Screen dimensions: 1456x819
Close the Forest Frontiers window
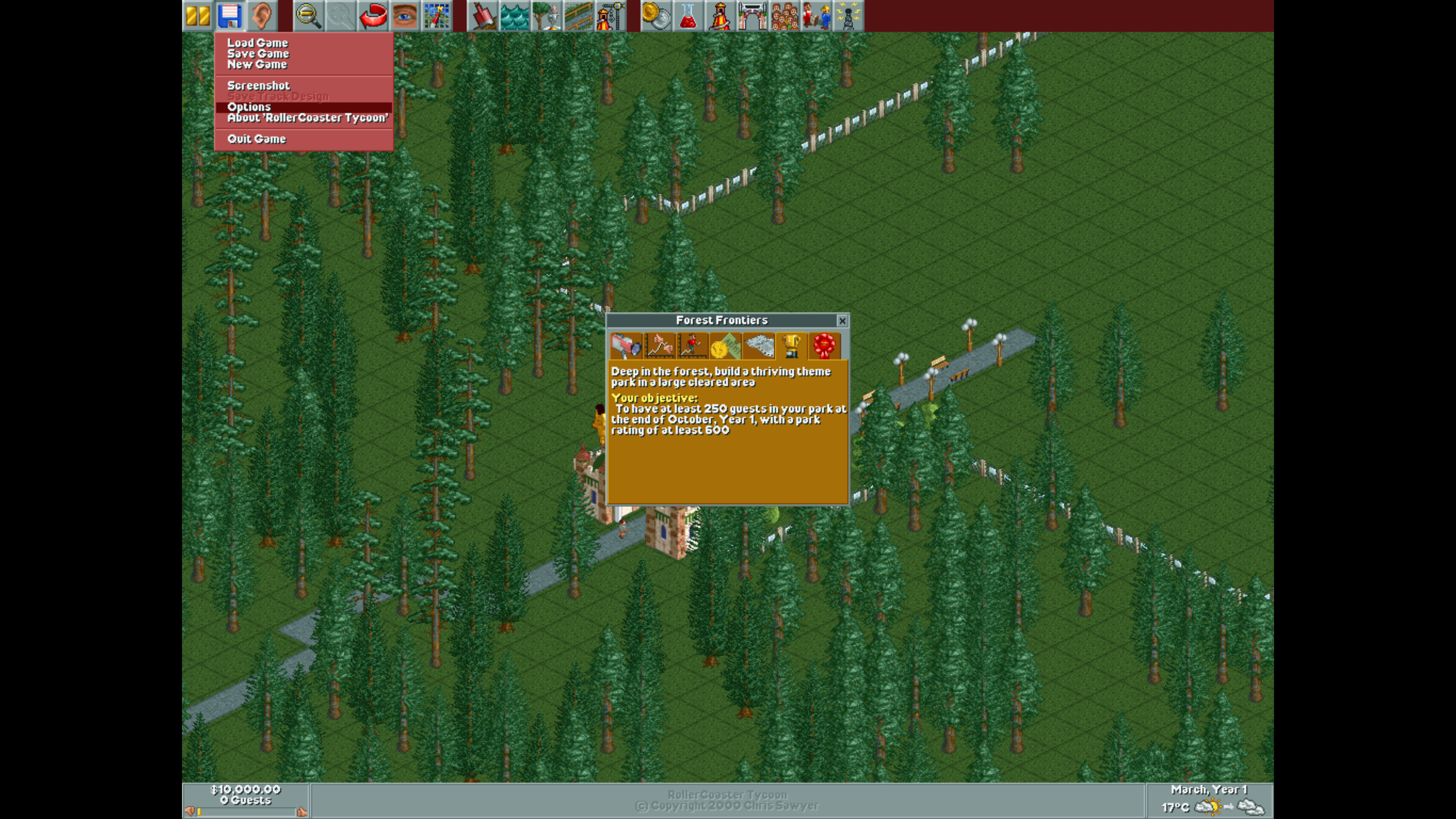click(x=842, y=321)
